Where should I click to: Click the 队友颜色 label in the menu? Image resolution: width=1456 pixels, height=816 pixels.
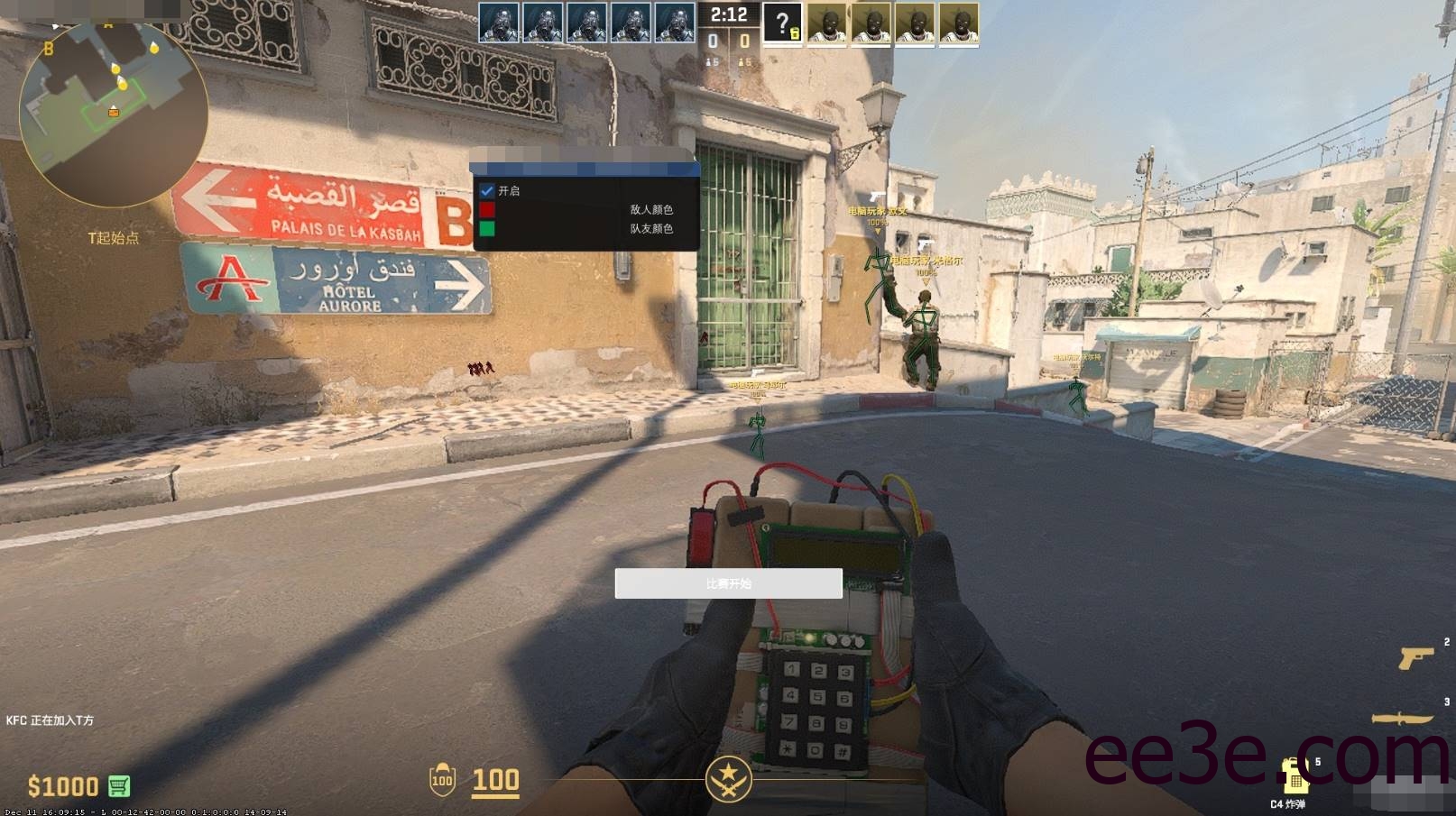pos(653,228)
